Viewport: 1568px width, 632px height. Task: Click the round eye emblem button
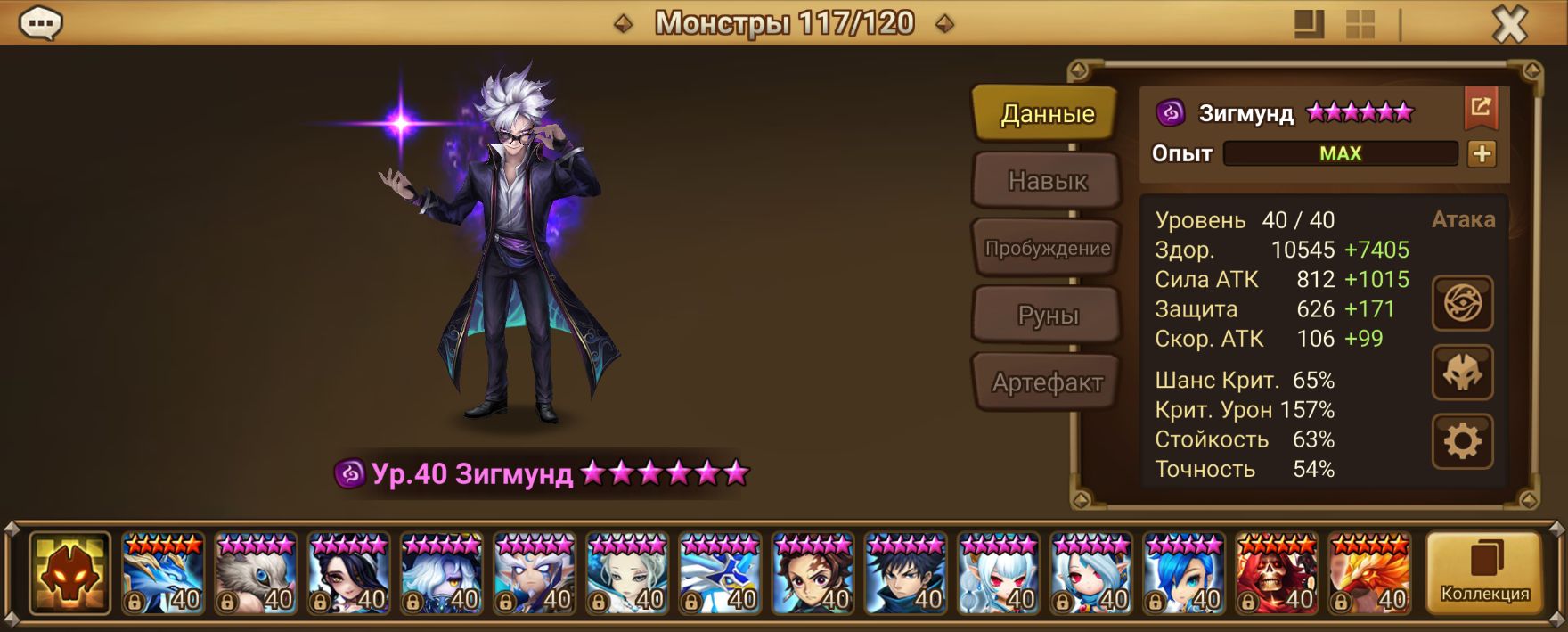tap(1462, 304)
